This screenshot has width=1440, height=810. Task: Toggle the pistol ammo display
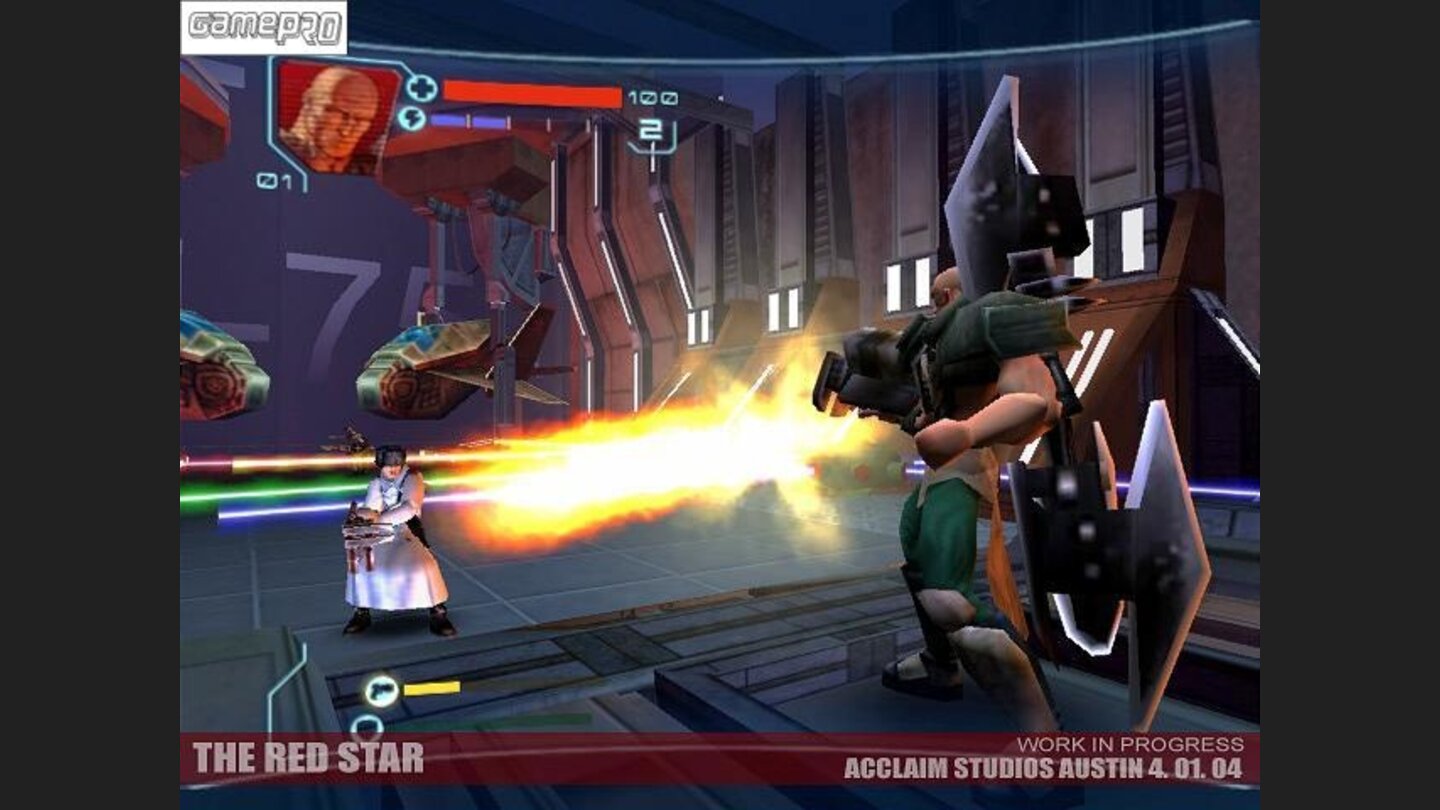click(x=432, y=686)
